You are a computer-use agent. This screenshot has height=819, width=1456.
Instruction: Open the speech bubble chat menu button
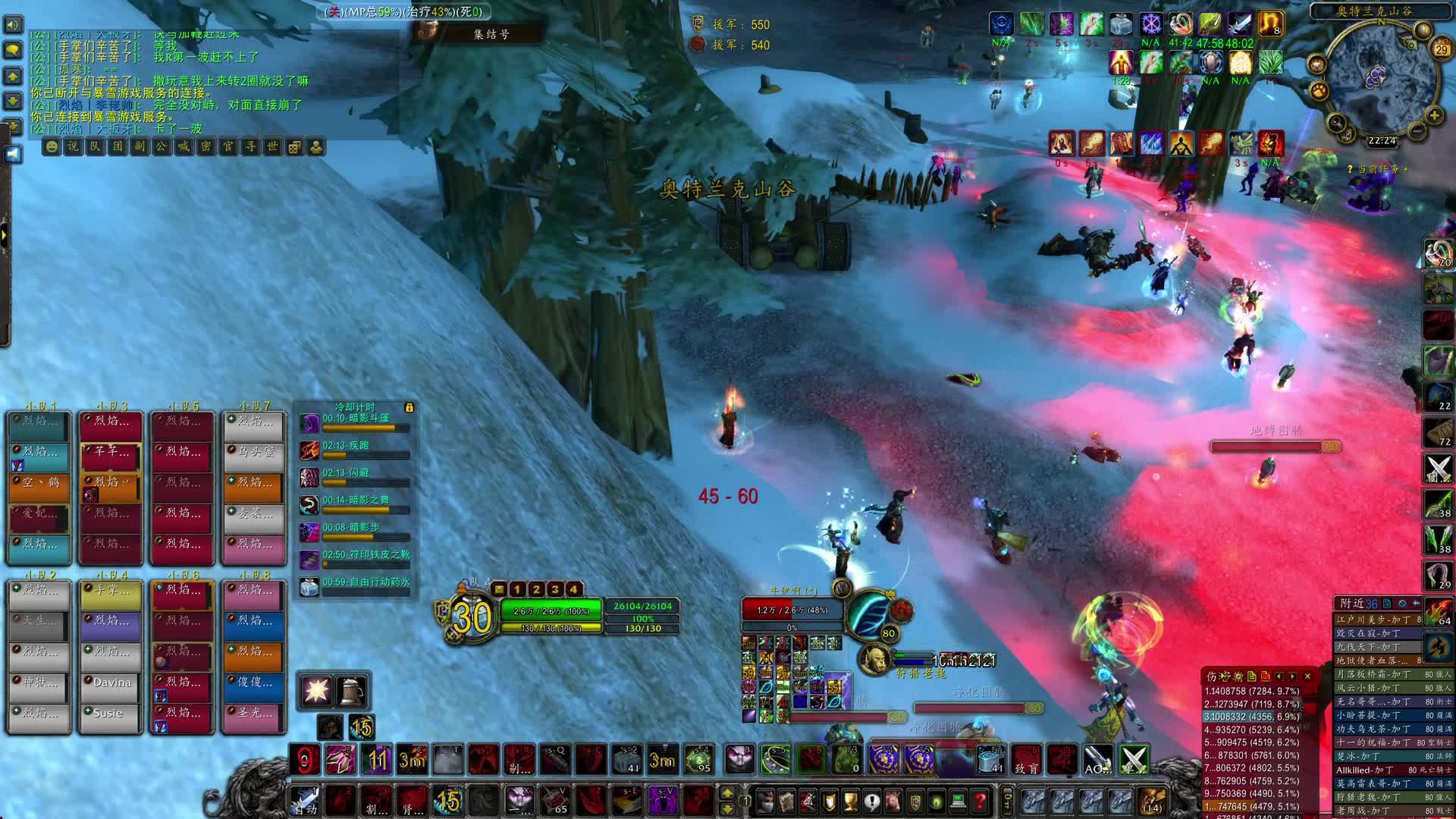[13, 50]
